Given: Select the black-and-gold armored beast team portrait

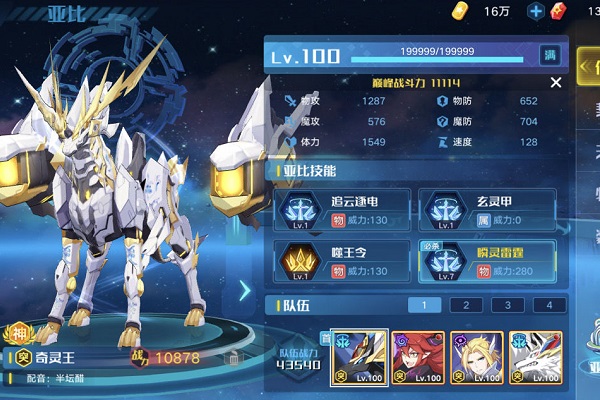Looking at the screenshot, I should [x=360, y=357].
